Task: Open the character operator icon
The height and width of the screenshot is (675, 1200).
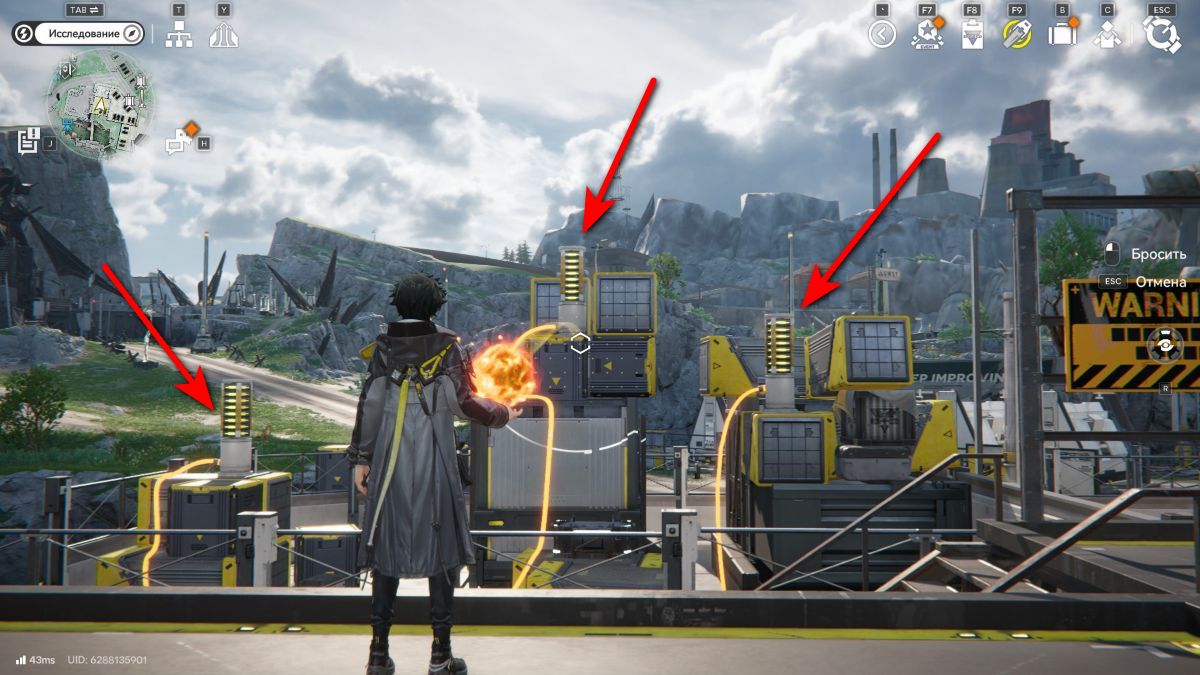Action: click(x=1106, y=36)
